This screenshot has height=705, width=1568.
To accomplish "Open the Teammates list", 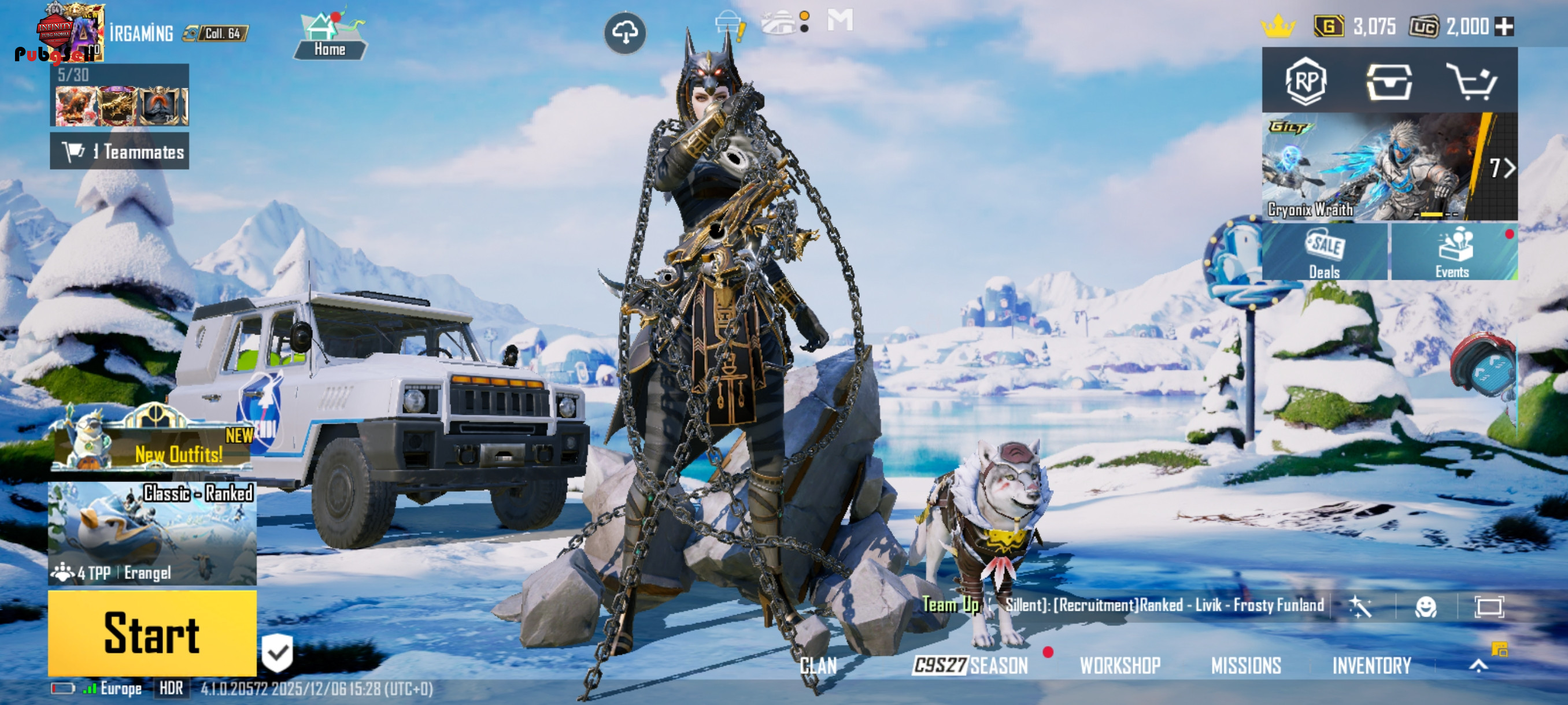I will [120, 151].
